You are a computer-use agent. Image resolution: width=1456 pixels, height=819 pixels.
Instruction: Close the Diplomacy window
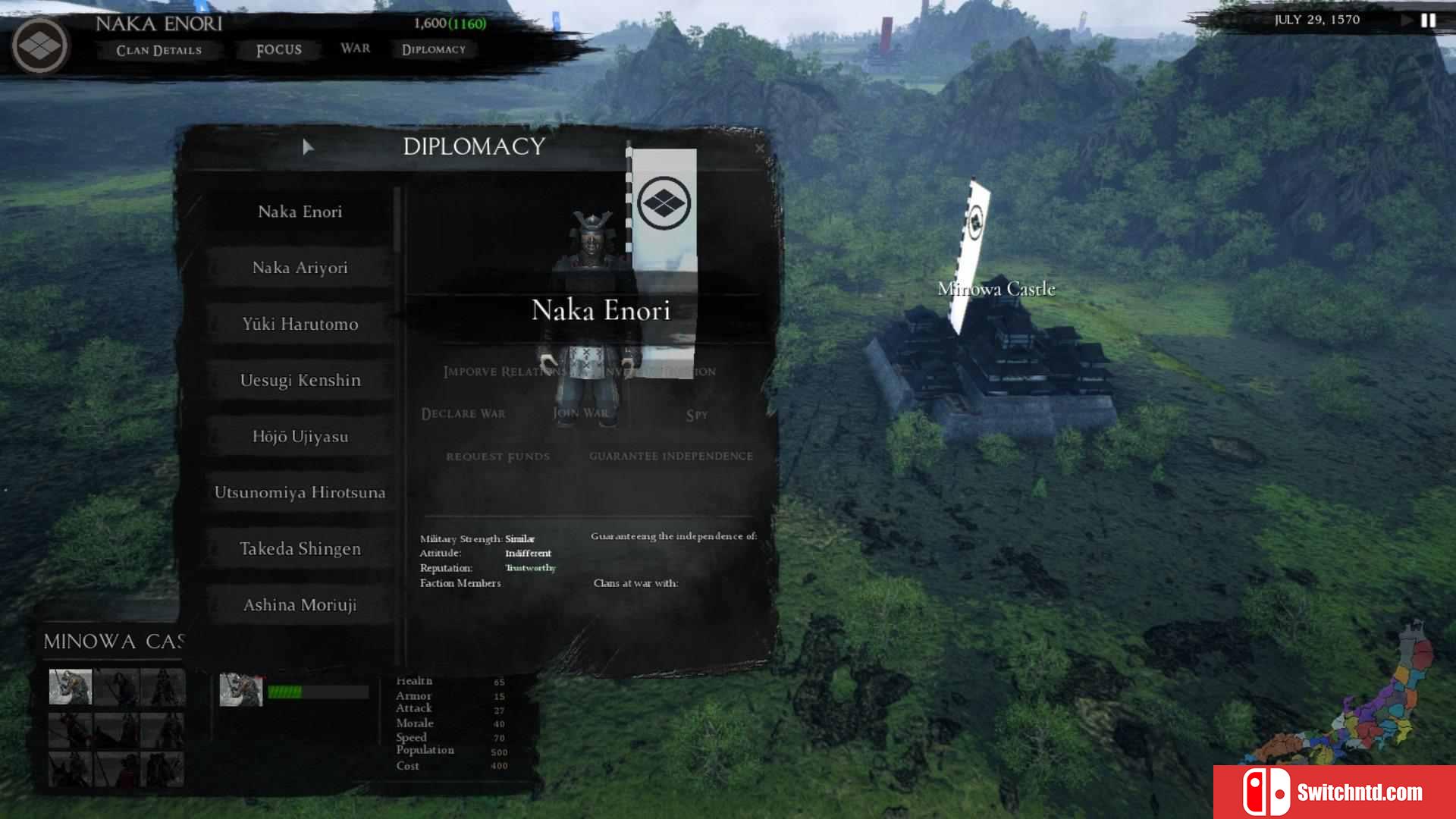(x=760, y=149)
